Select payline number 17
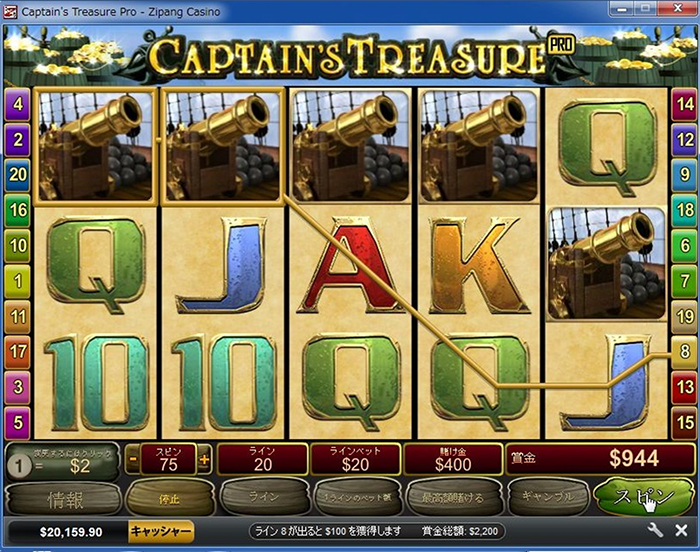The image size is (700, 552). [17, 351]
